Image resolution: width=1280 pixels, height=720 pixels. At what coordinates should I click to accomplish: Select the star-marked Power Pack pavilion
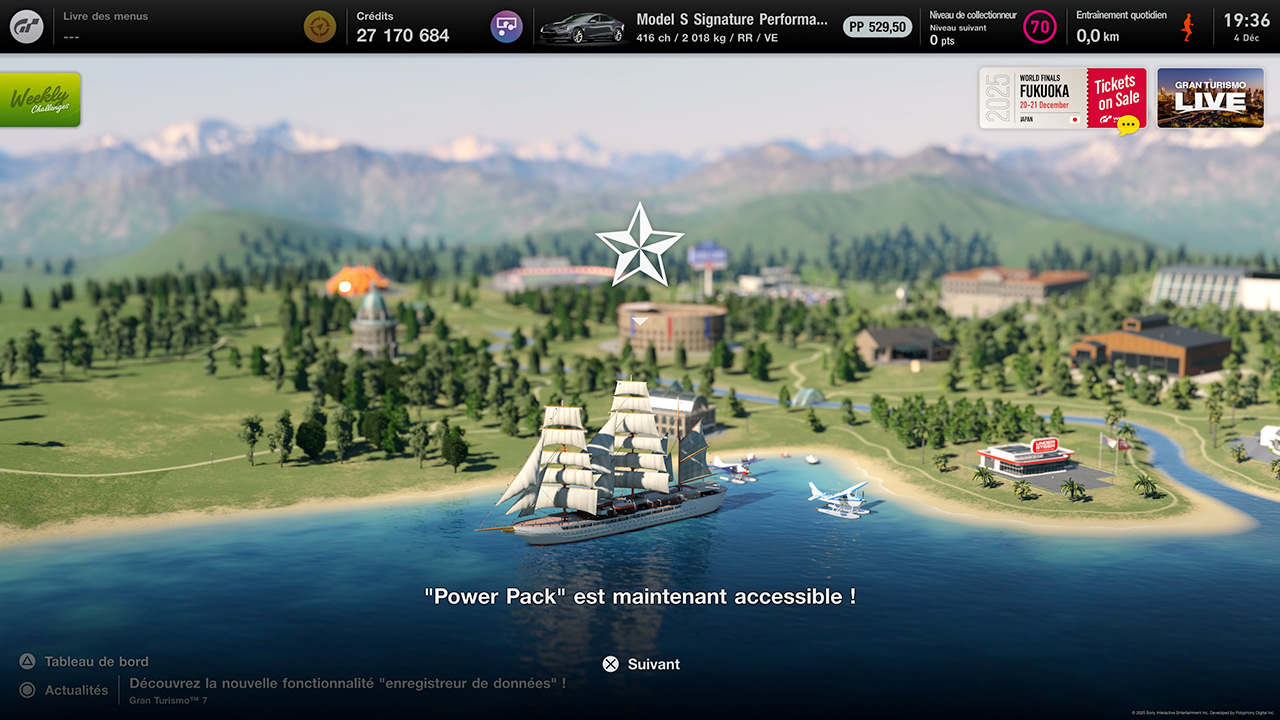(671, 325)
